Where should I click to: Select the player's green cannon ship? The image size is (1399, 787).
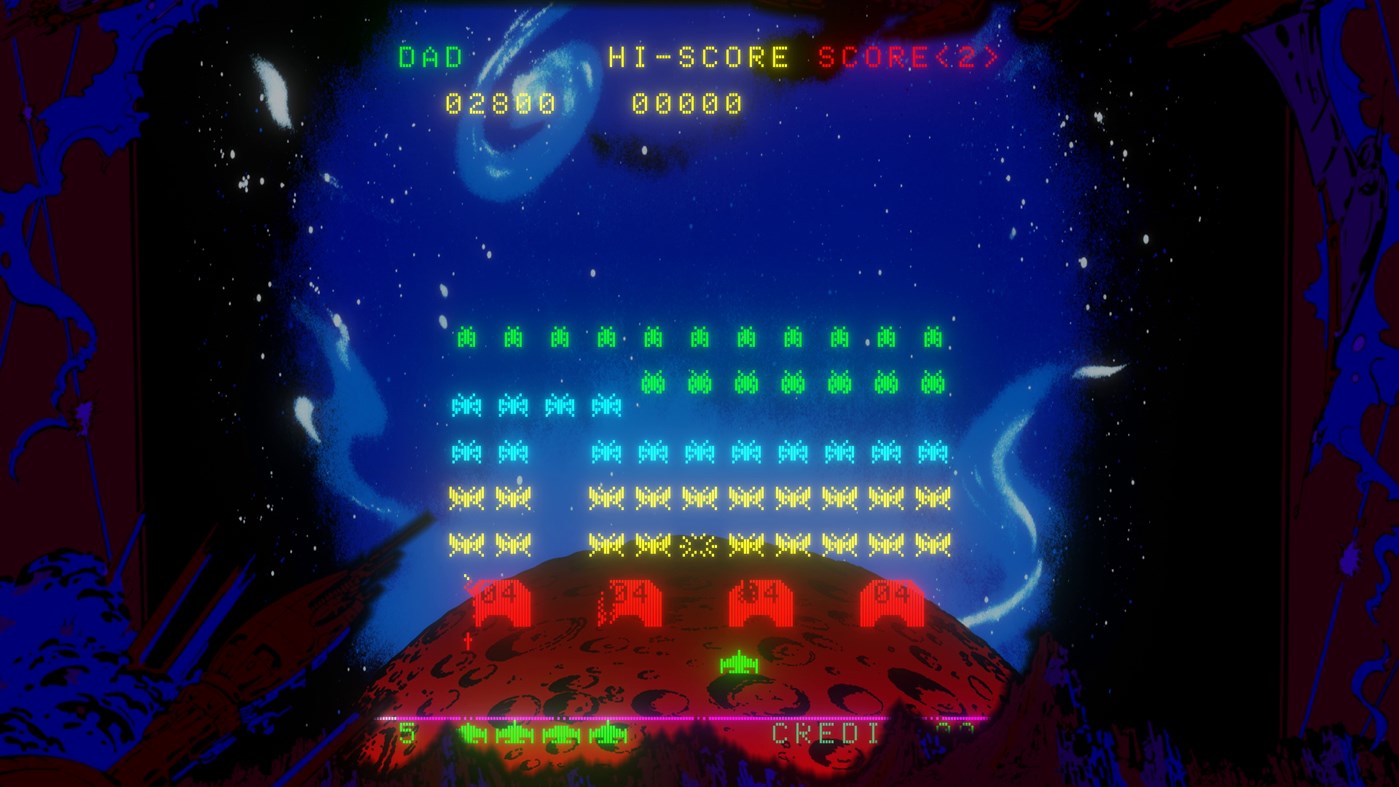tap(738, 661)
